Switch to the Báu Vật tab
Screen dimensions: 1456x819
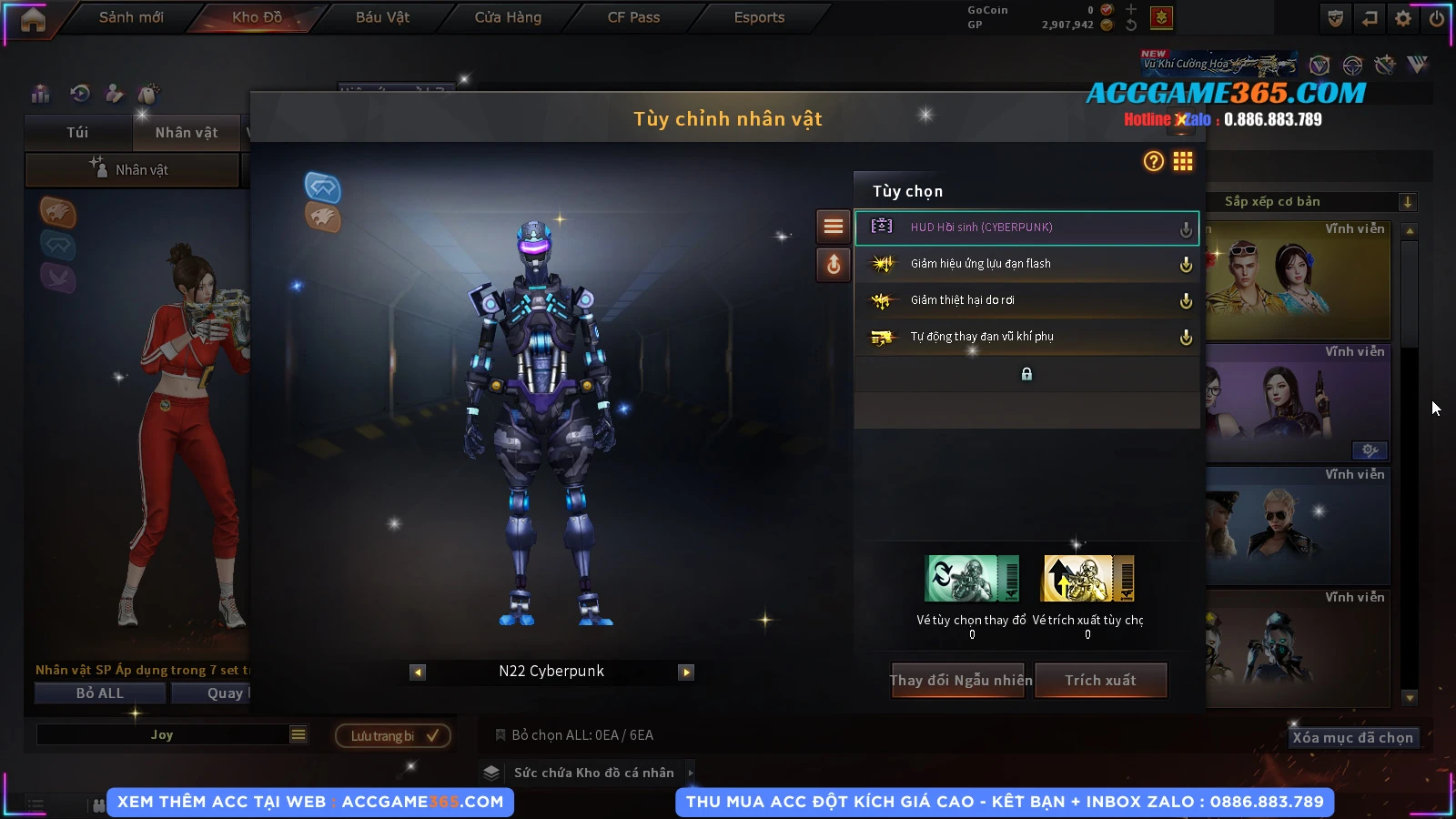(x=382, y=17)
